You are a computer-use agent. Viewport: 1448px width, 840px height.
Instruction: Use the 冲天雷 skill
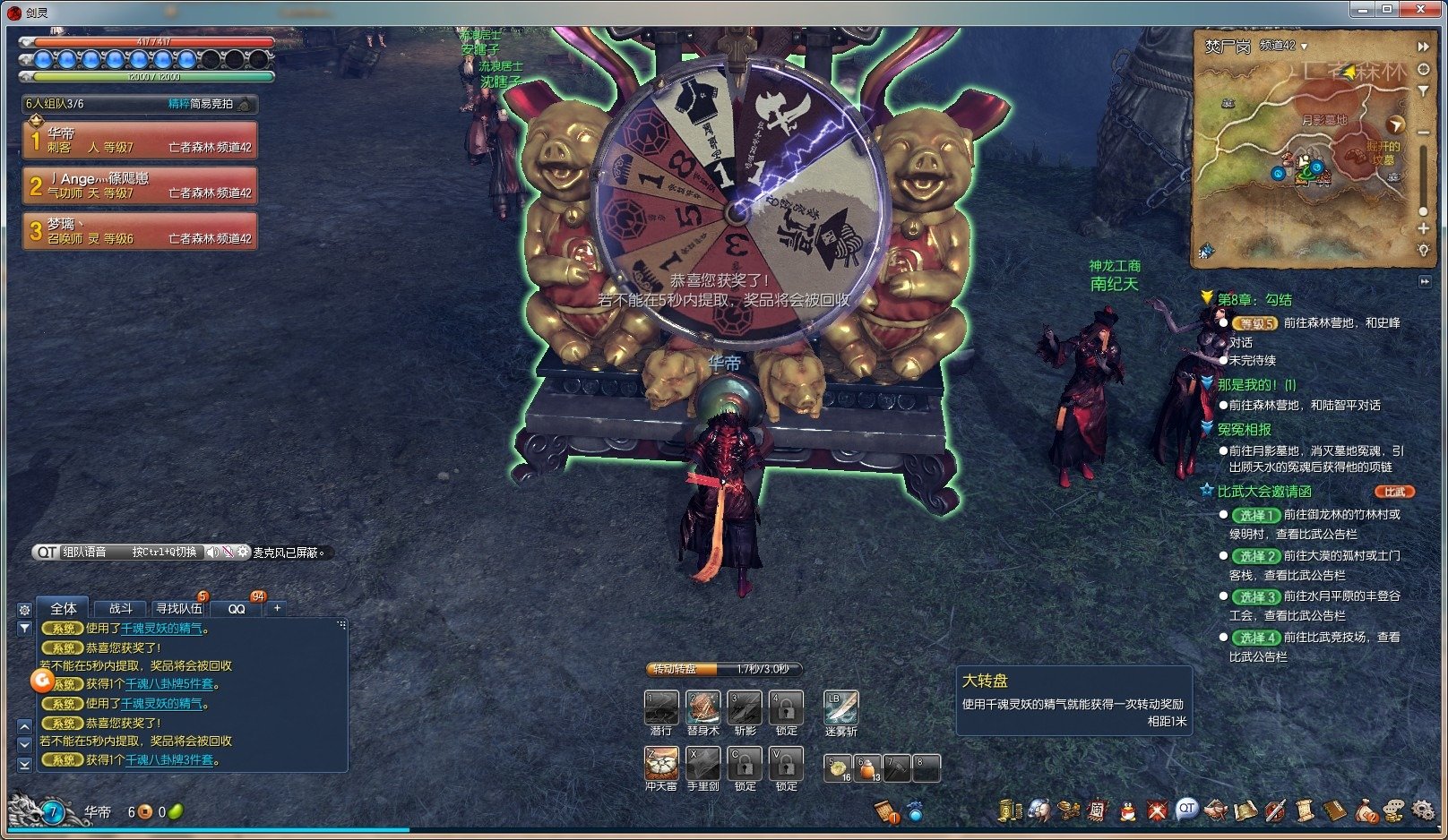click(x=661, y=764)
